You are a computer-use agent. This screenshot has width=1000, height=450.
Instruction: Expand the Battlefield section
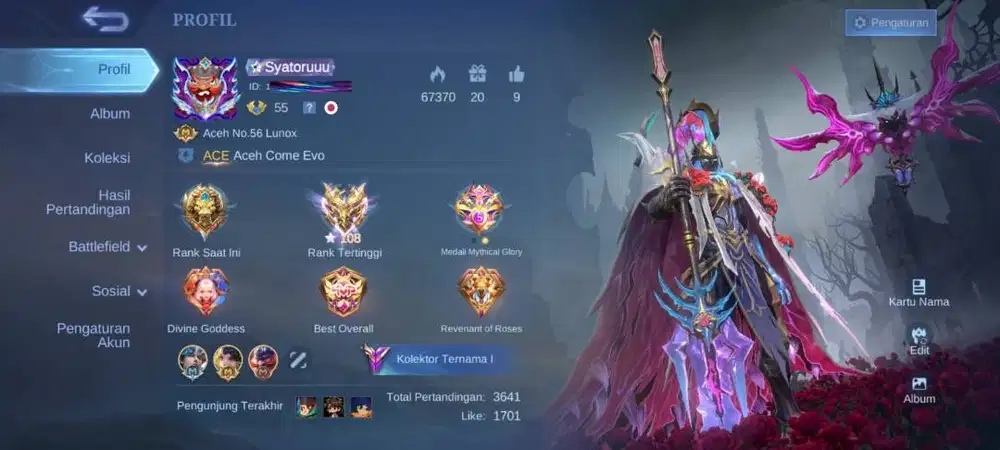click(107, 246)
